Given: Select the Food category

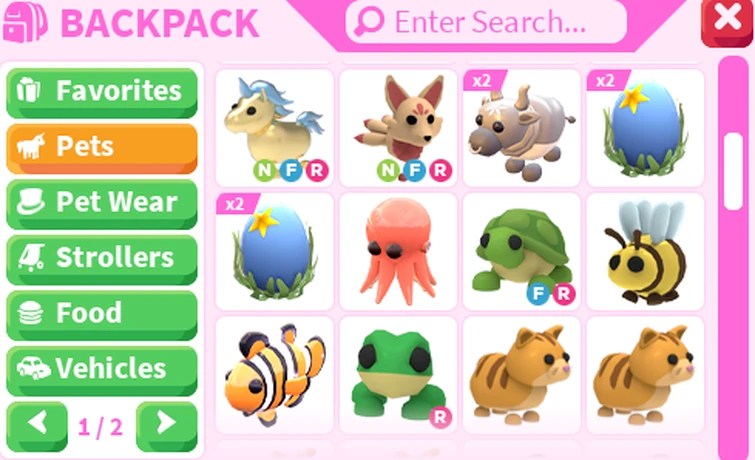Looking at the screenshot, I should [102, 313].
